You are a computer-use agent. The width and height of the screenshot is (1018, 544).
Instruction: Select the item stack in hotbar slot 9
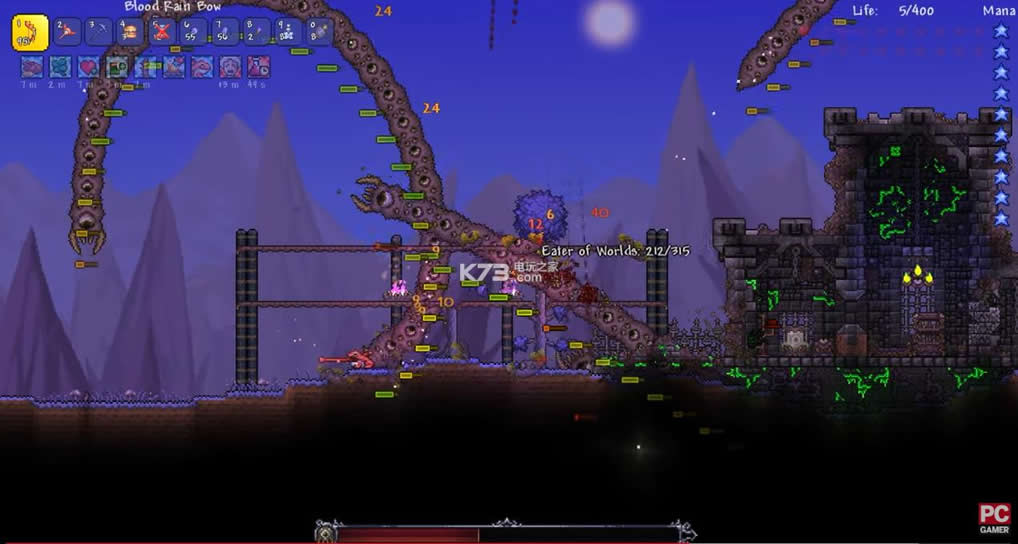point(289,32)
